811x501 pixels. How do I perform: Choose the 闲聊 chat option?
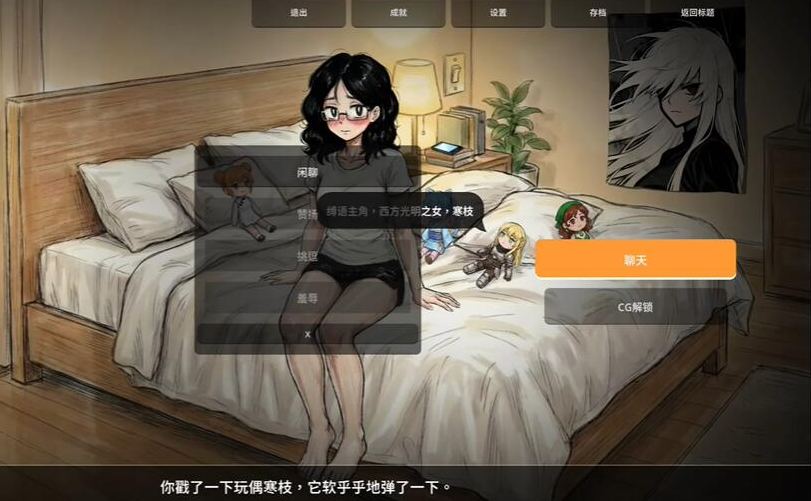pos(307,172)
